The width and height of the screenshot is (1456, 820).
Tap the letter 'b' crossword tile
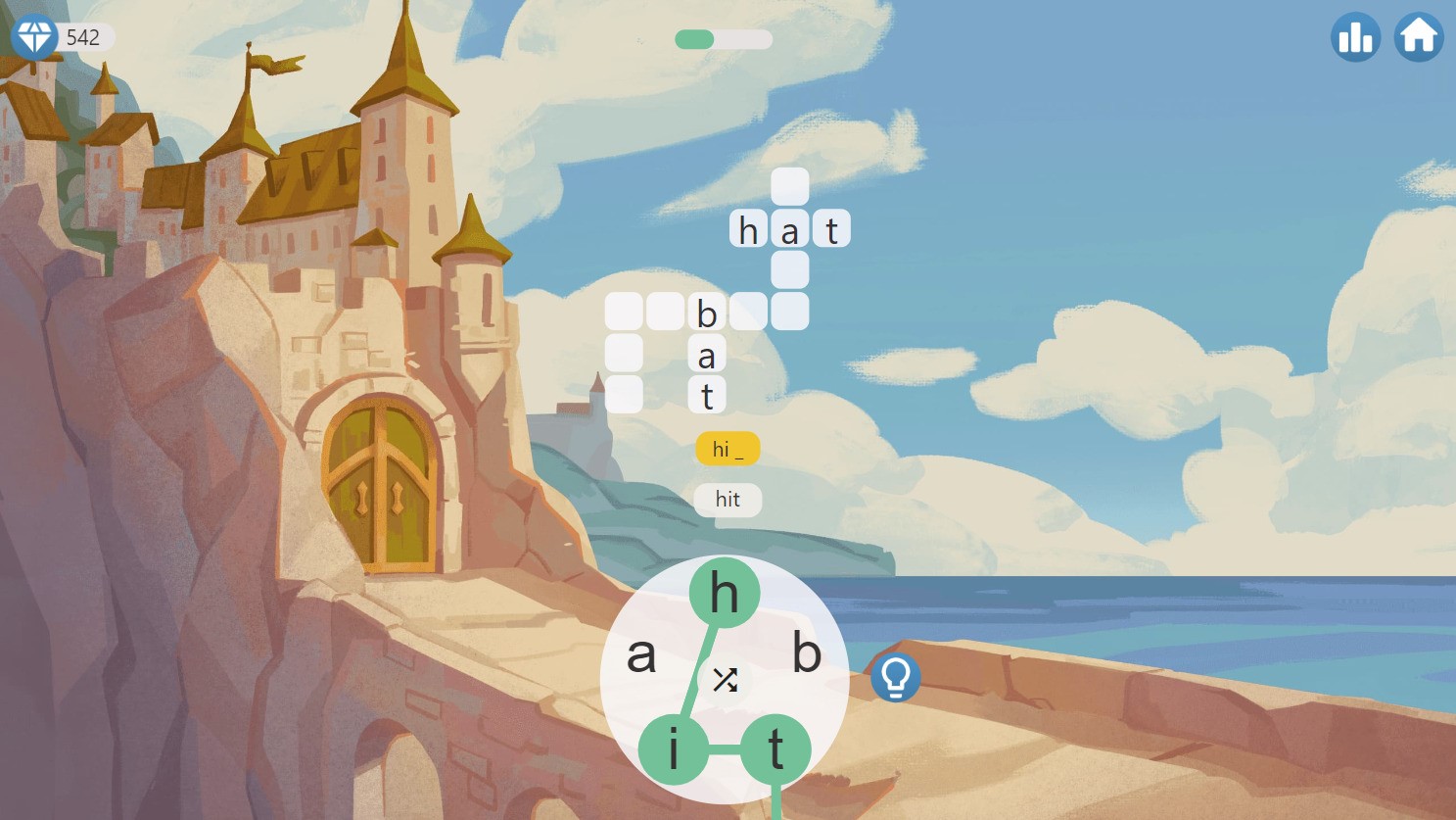click(706, 312)
